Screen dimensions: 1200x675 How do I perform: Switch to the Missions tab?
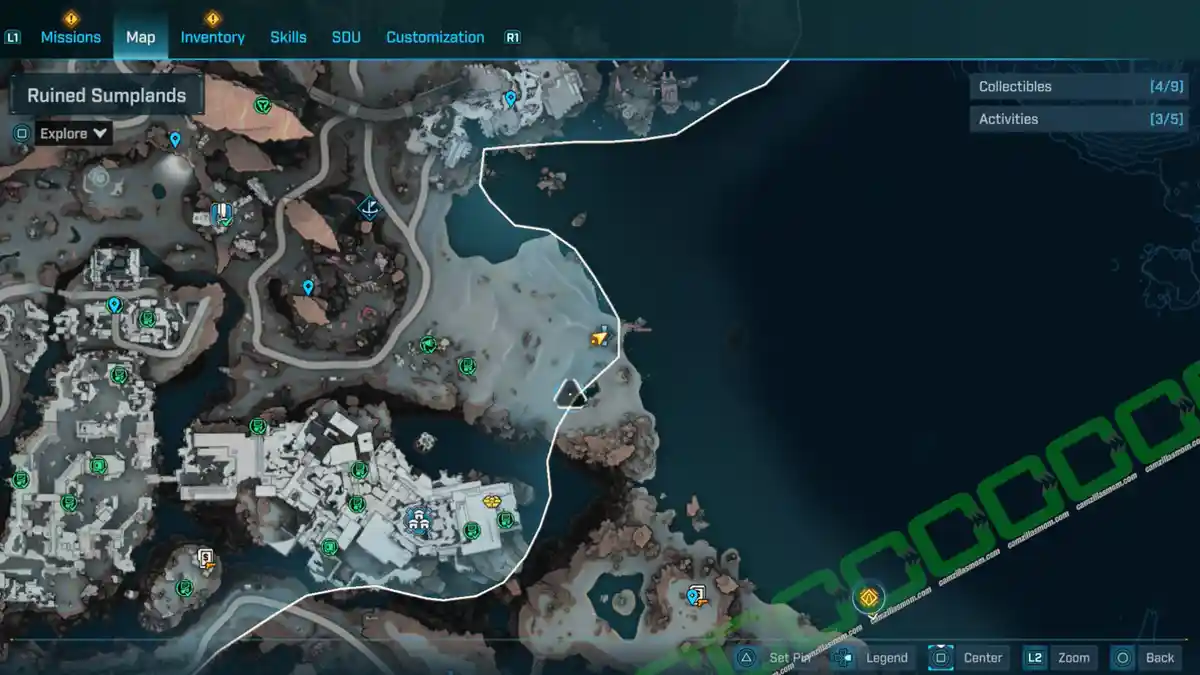[x=70, y=37]
